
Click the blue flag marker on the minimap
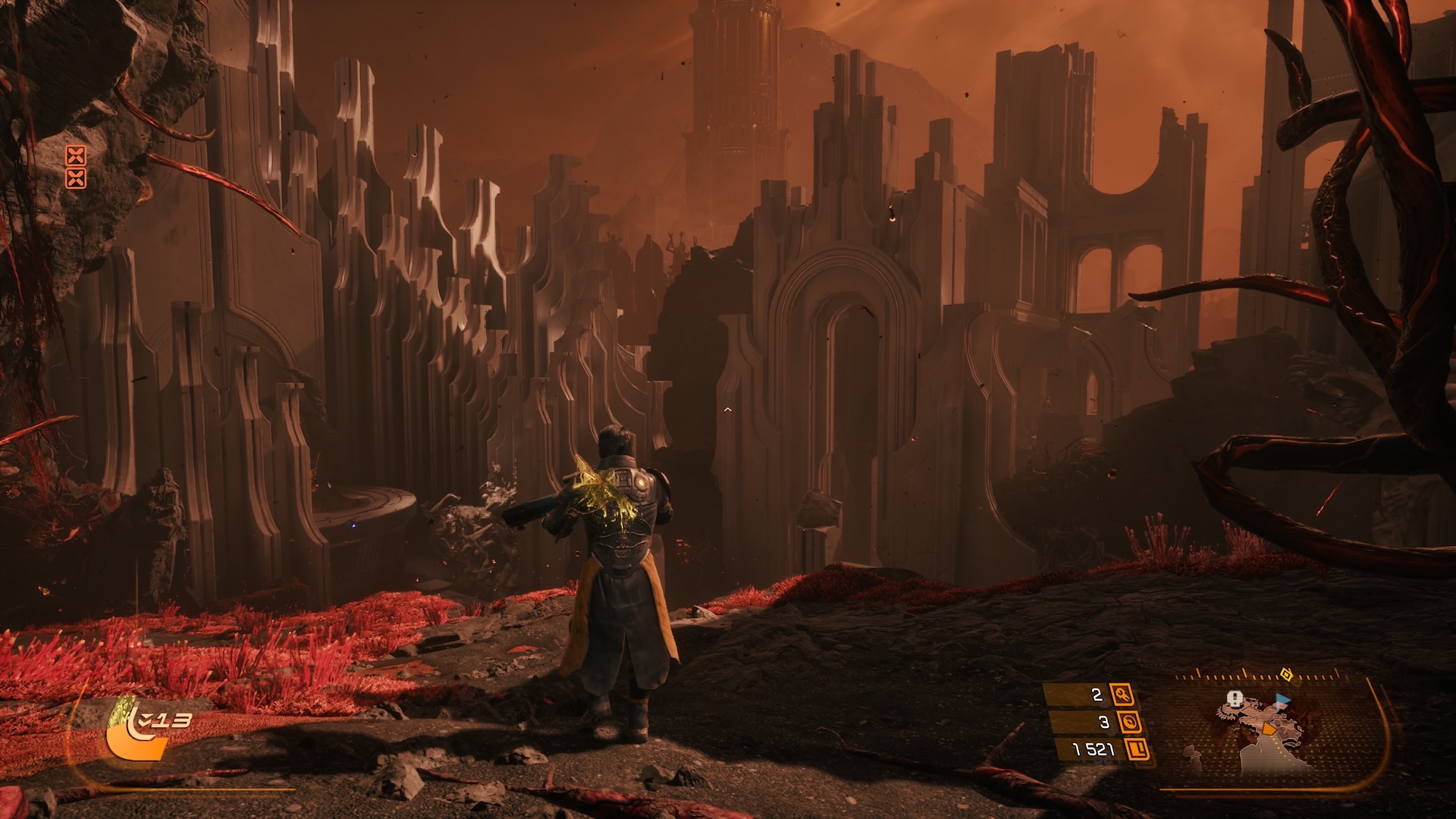[x=1282, y=699]
